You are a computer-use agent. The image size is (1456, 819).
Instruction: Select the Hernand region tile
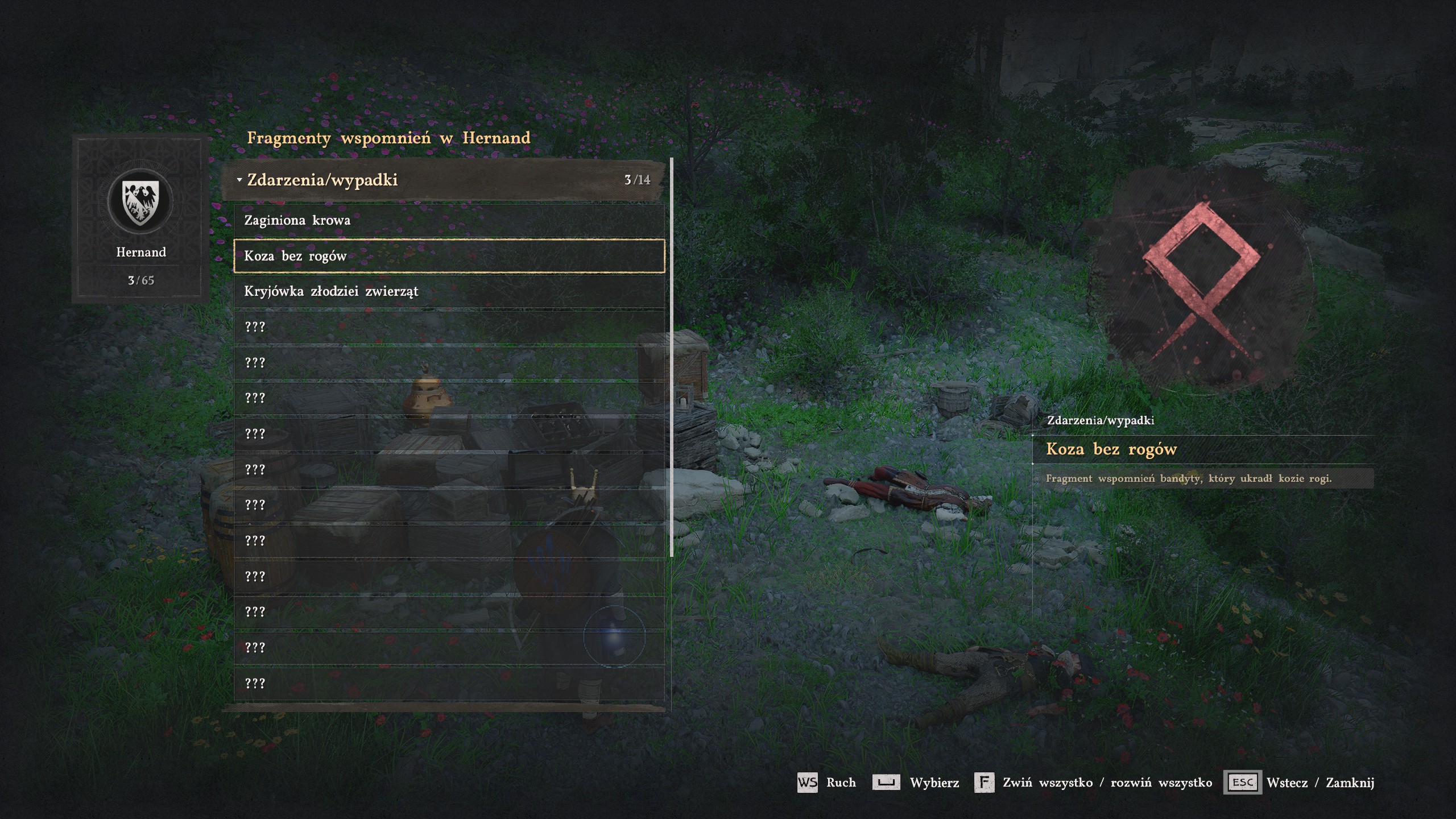pos(140,218)
